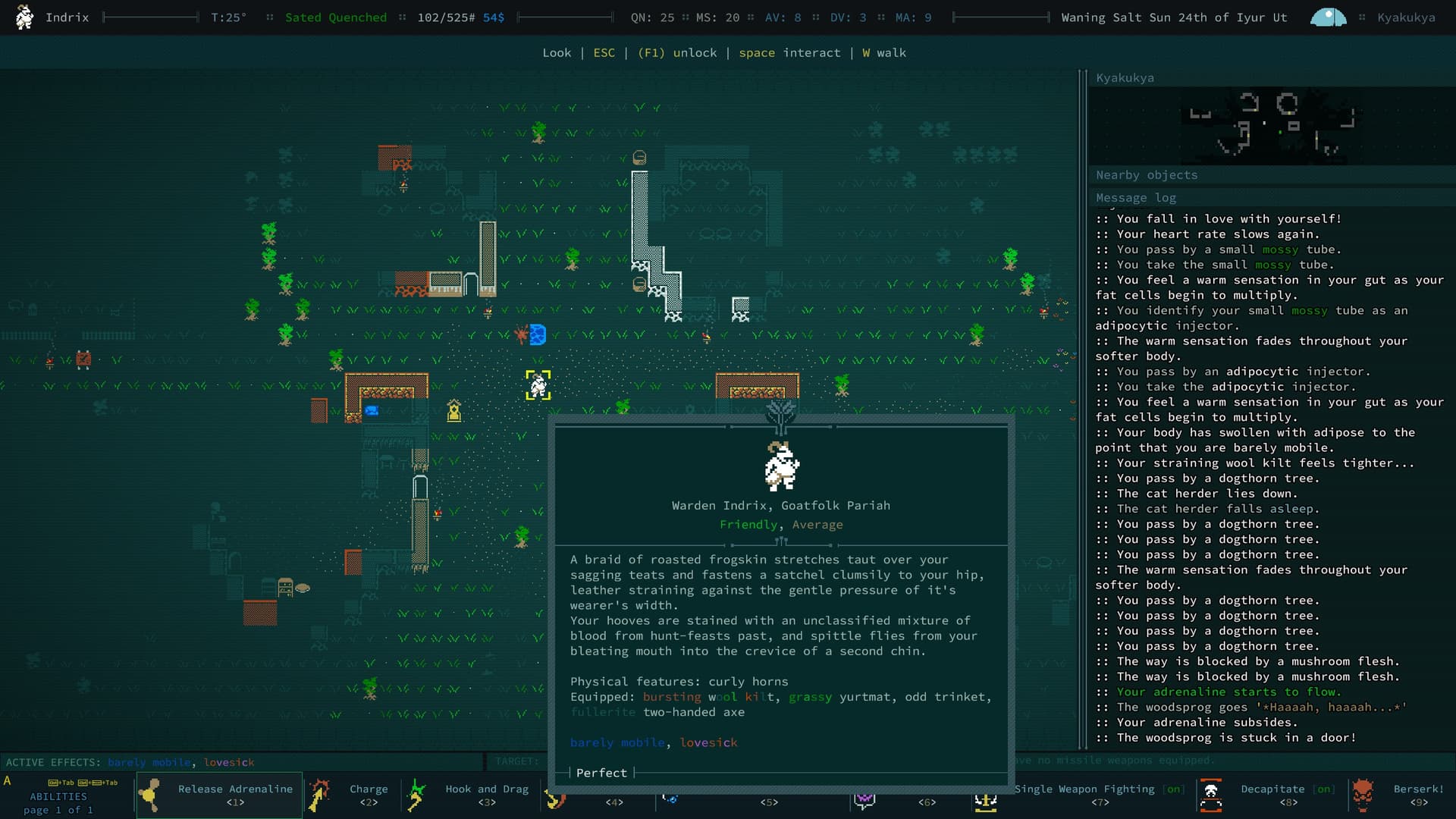Click the Kyakukya minimap

tap(1271, 124)
